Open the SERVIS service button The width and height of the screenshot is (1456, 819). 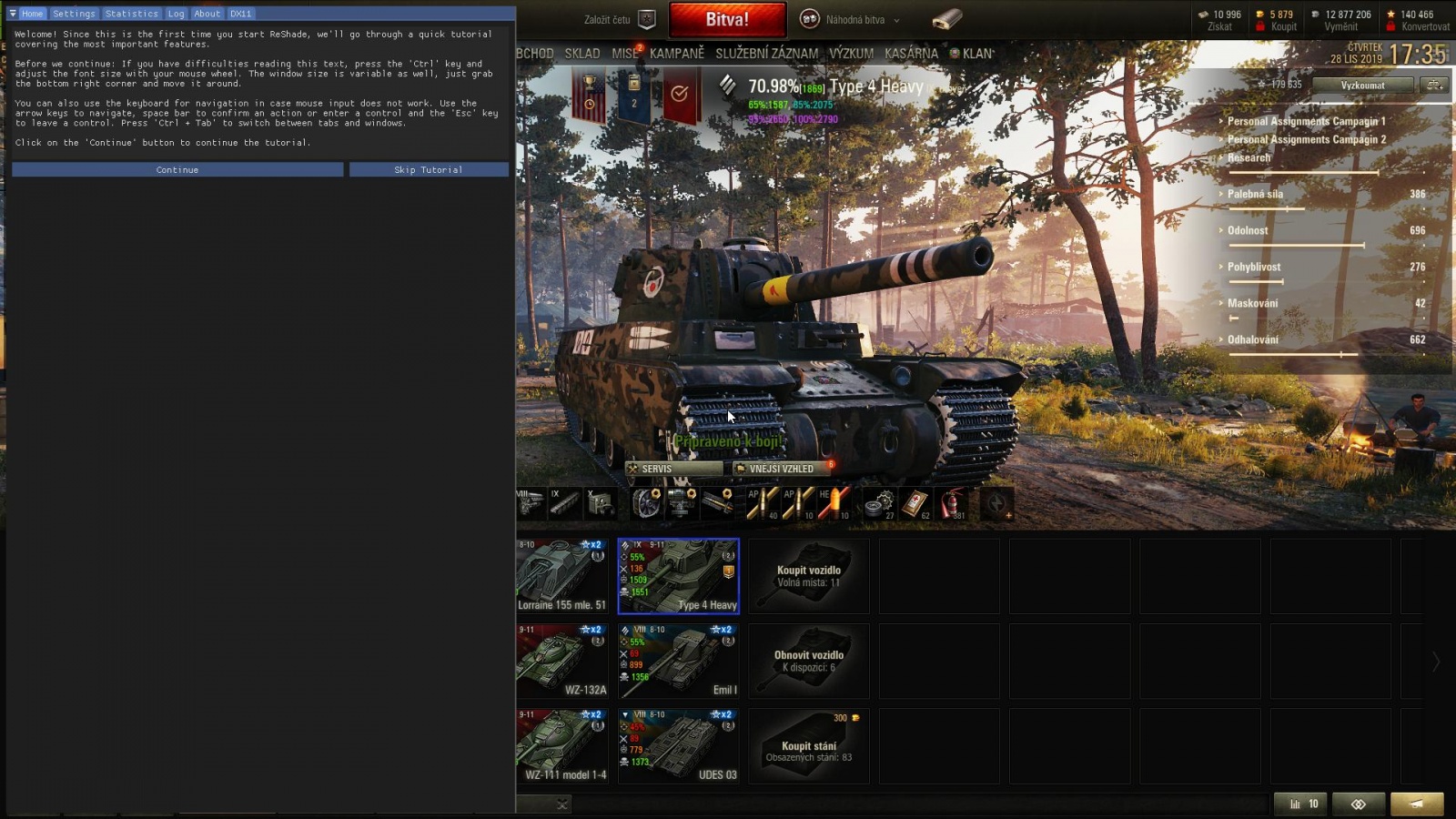[673, 469]
